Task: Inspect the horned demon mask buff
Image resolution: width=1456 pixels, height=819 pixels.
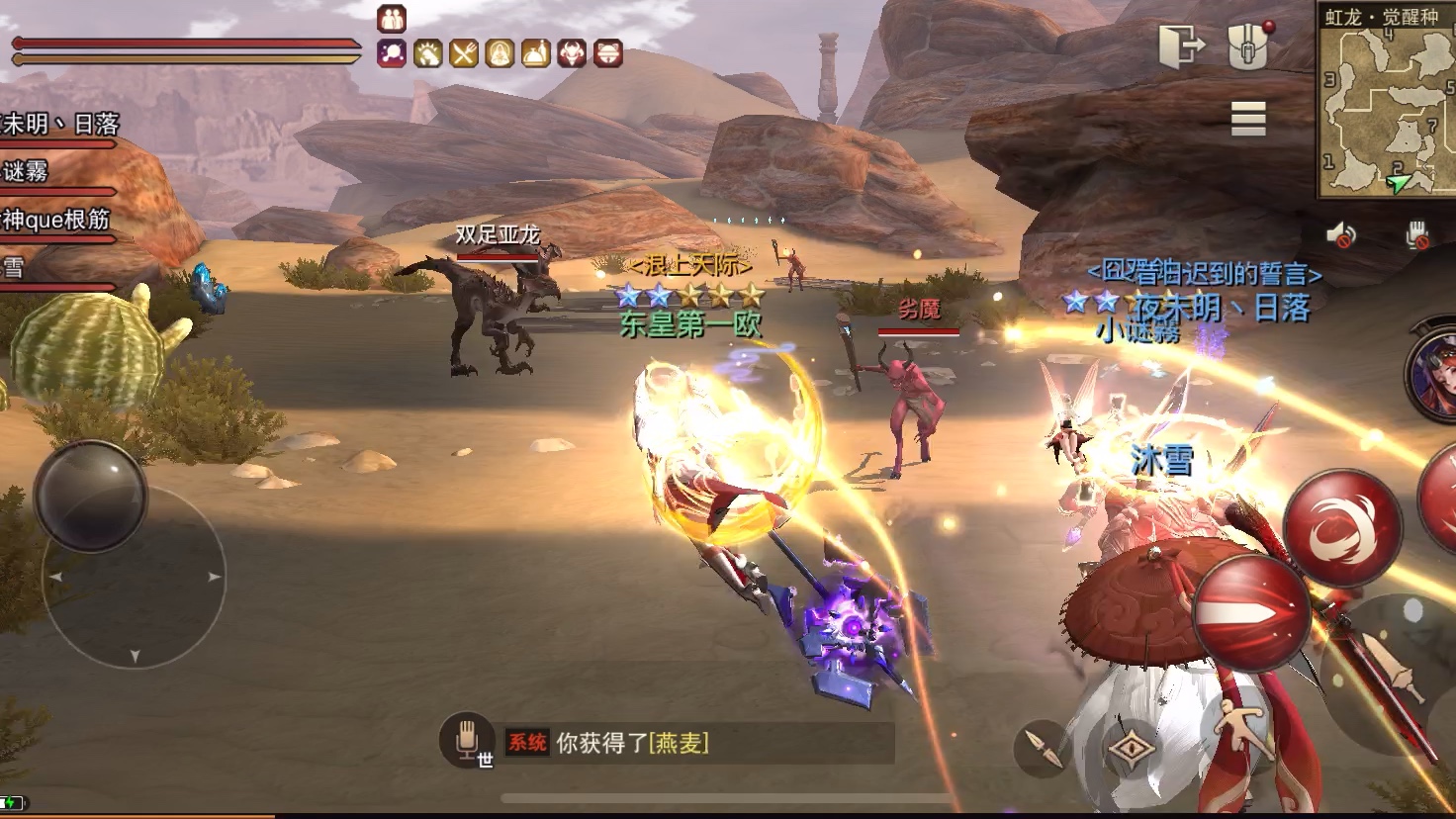Action: pos(572,53)
